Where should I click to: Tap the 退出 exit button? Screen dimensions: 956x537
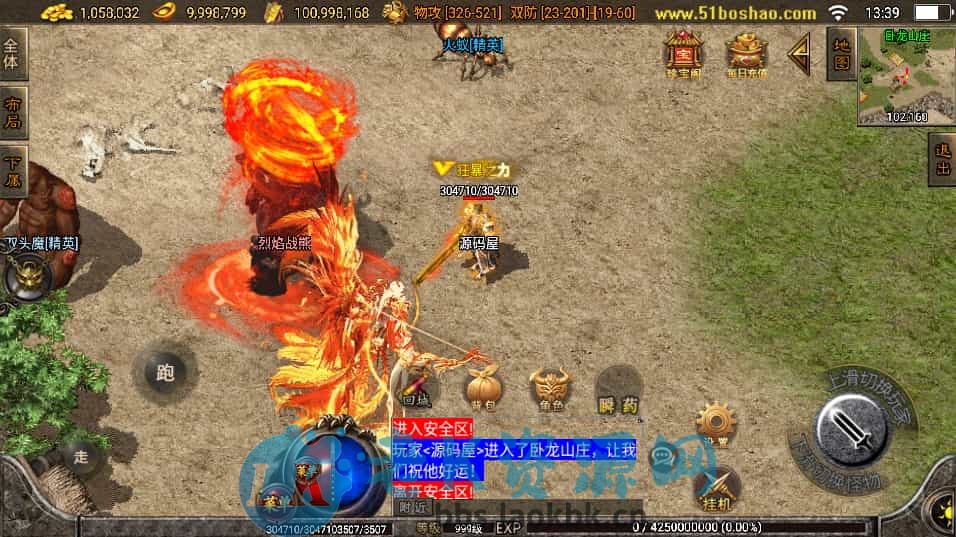click(941, 159)
